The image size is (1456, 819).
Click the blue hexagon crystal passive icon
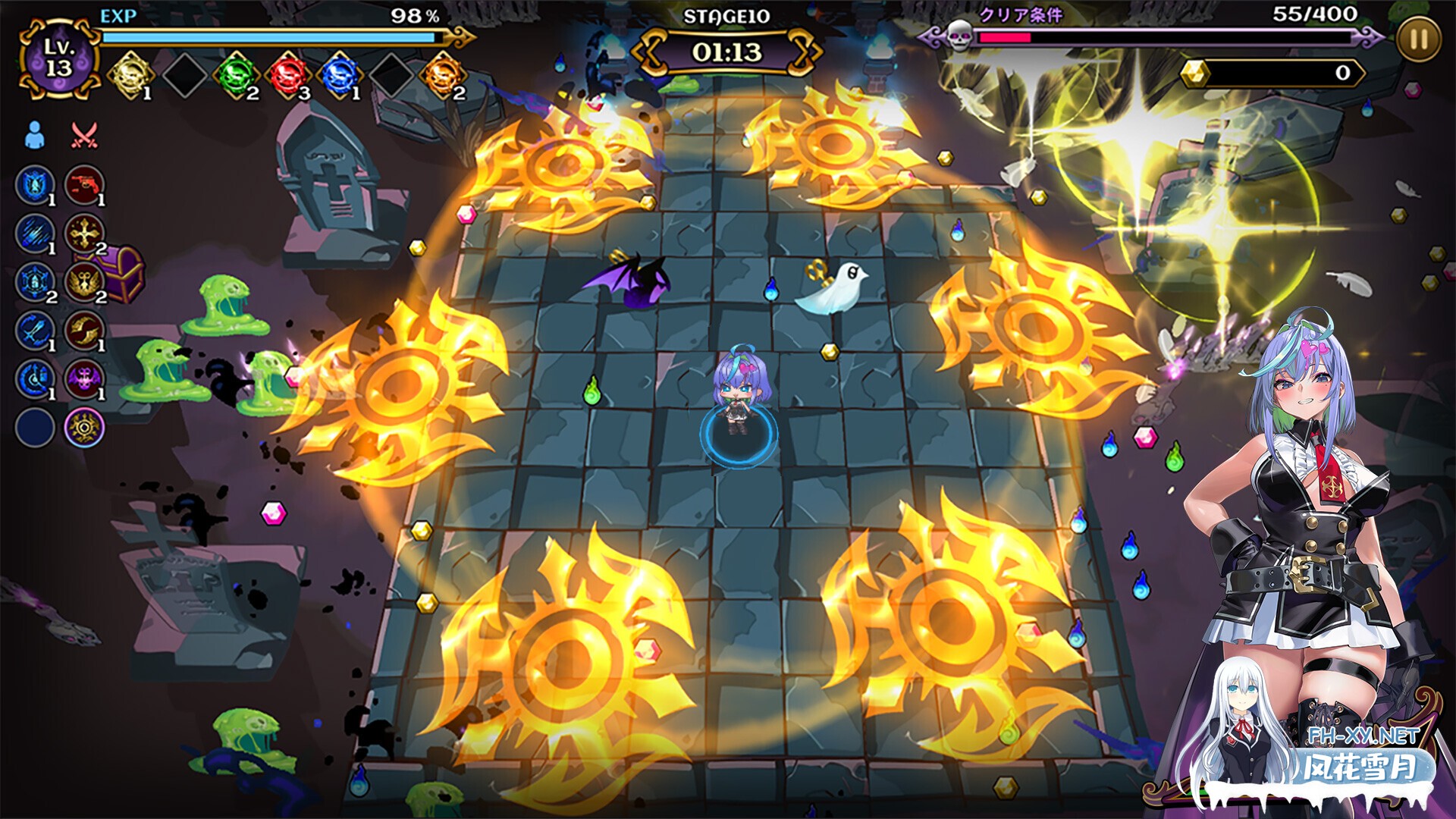35,281
